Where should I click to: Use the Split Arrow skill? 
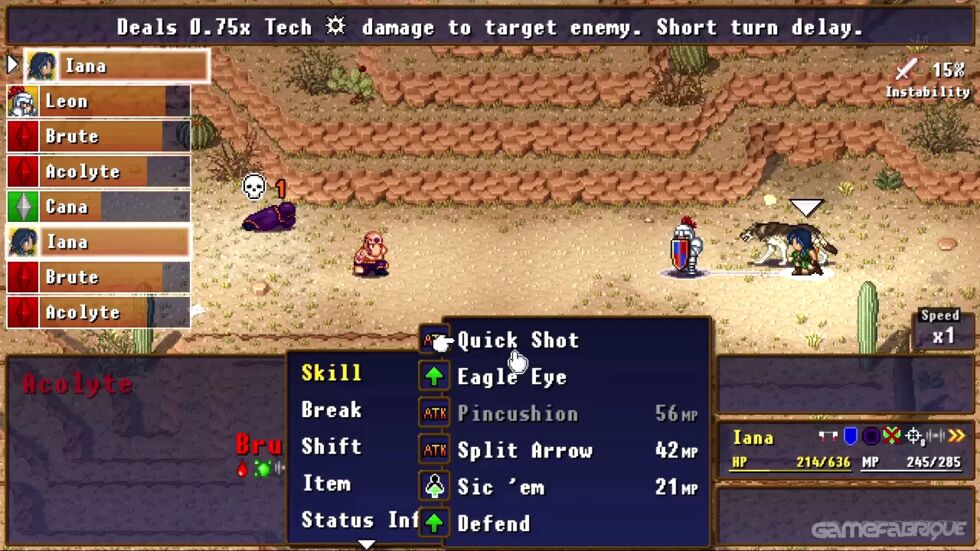tap(524, 451)
